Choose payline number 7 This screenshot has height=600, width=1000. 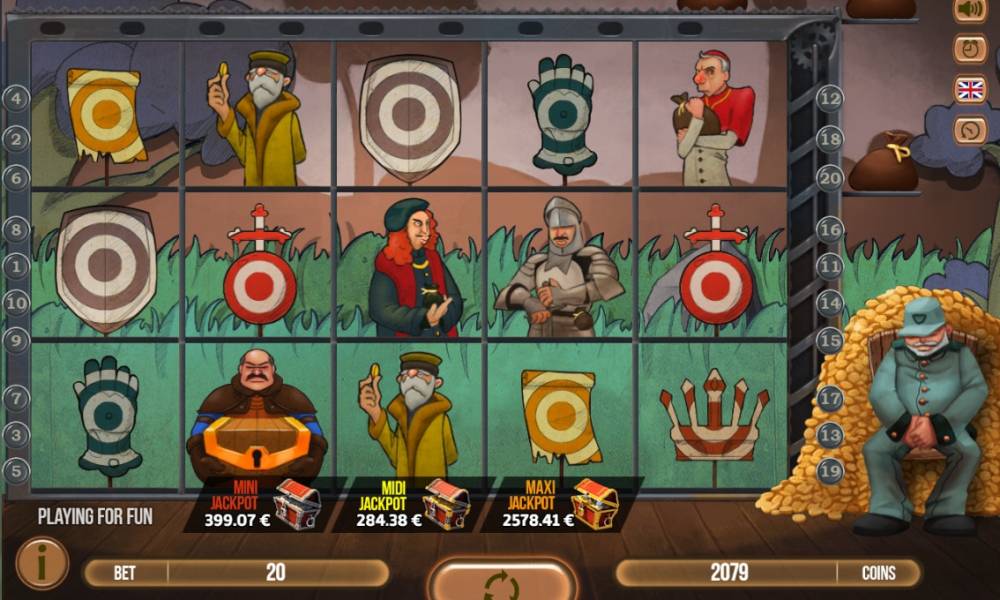[16, 398]
